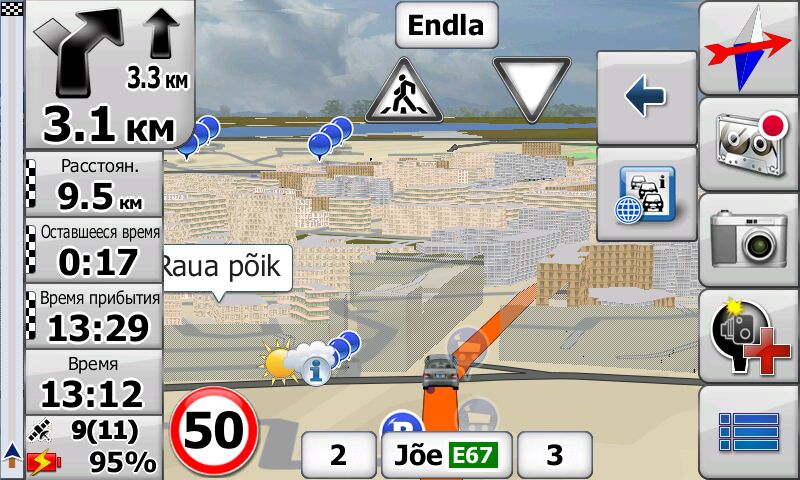Start the cassette track recording button
800x480 pixels.
749,145
